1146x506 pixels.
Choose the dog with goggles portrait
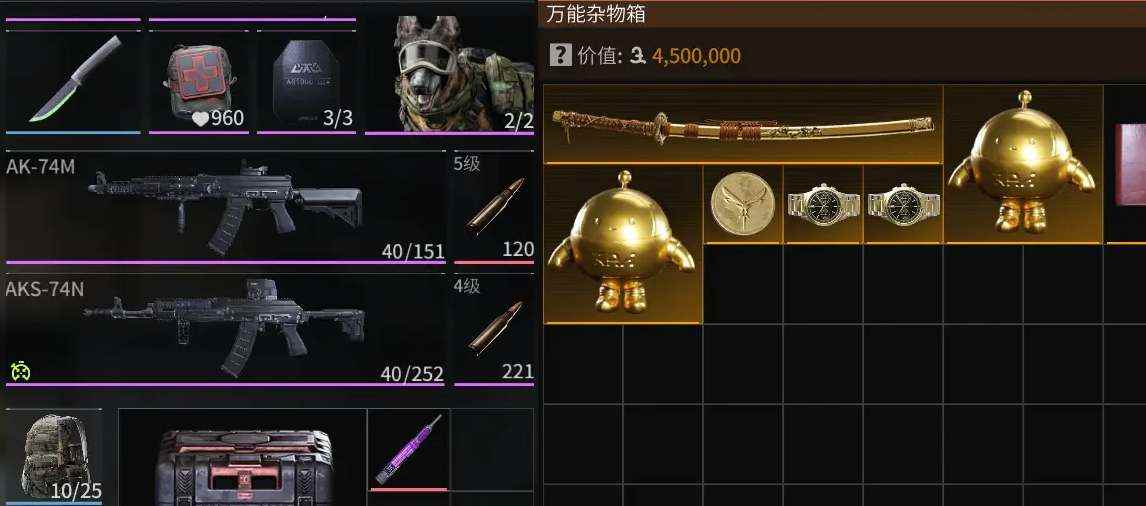(x=451, y=75)
